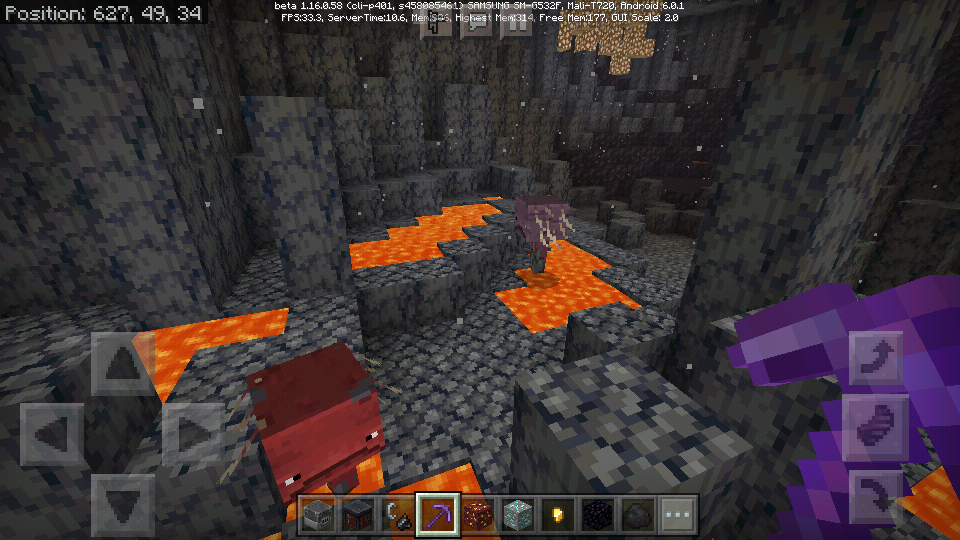Select the dark grey lump item slot

tap(637, 516)
